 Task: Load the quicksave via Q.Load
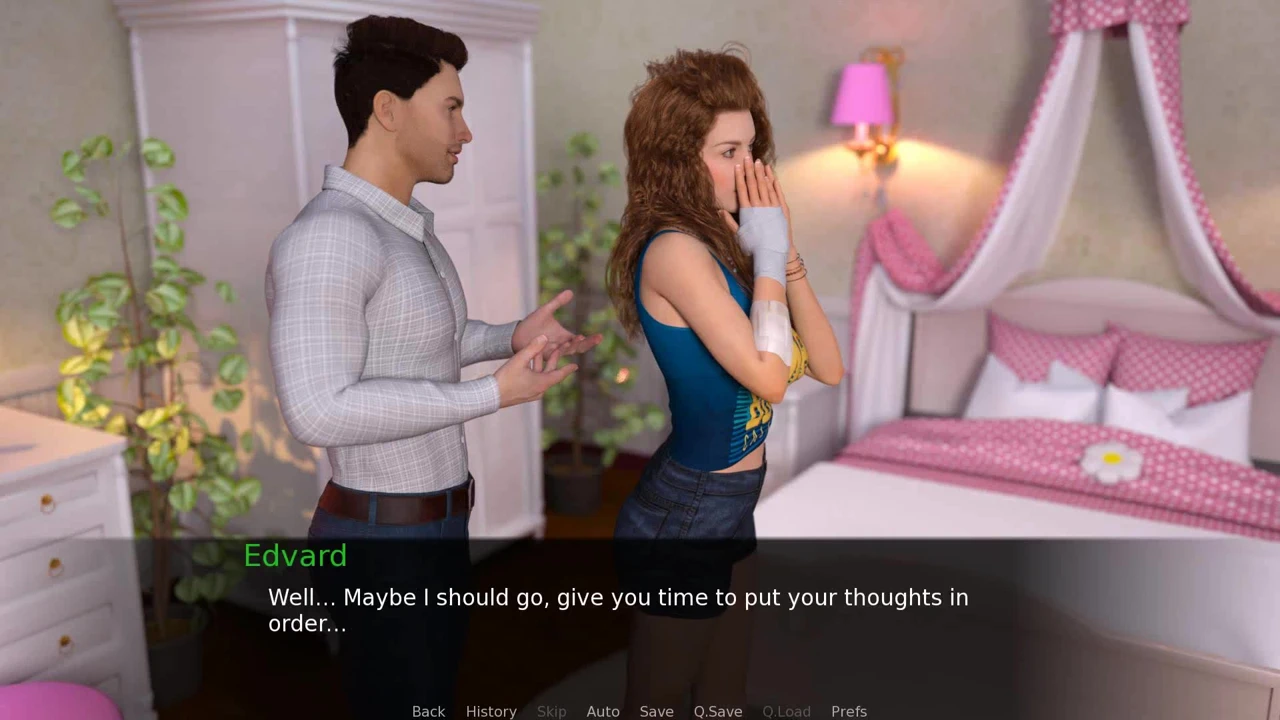pyautogui.click(x=786, y=711)
